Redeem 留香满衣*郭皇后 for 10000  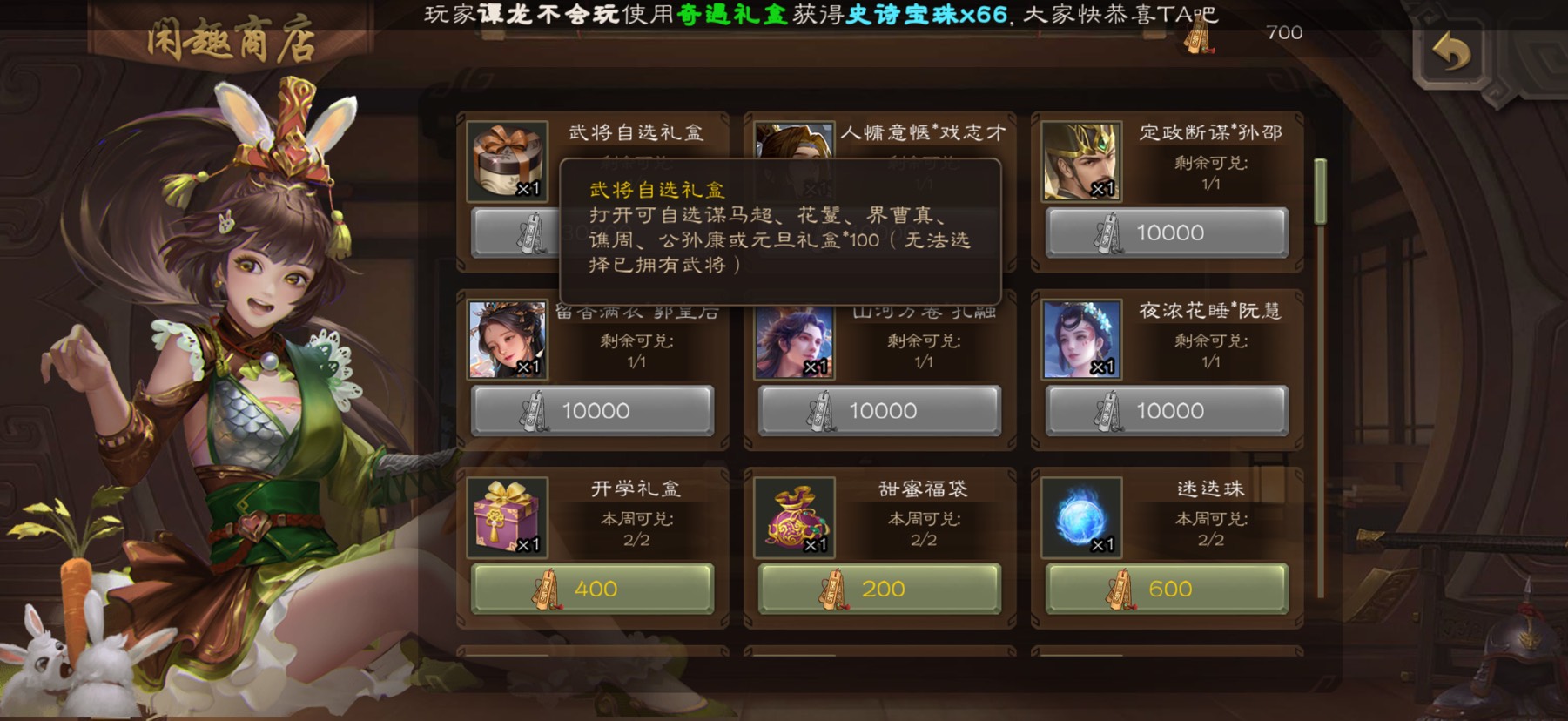point(592,410)
